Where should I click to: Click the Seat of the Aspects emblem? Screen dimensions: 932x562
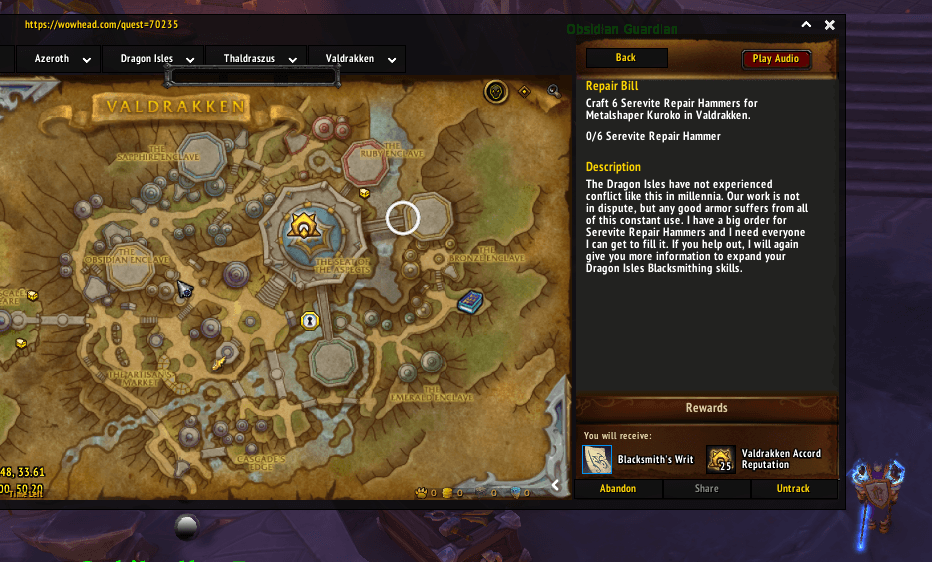[303, 226]
